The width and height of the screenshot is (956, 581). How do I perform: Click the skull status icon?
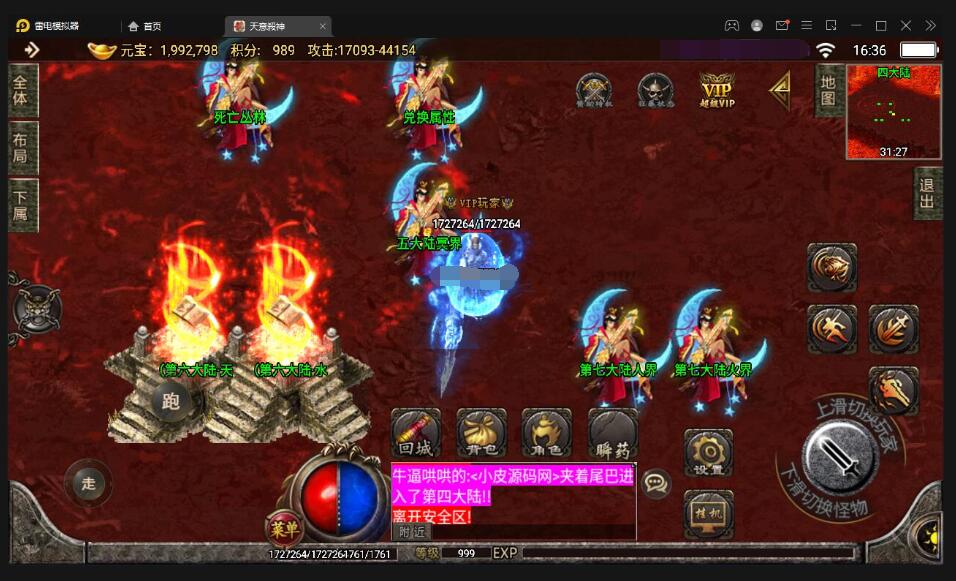click(655, 90)
